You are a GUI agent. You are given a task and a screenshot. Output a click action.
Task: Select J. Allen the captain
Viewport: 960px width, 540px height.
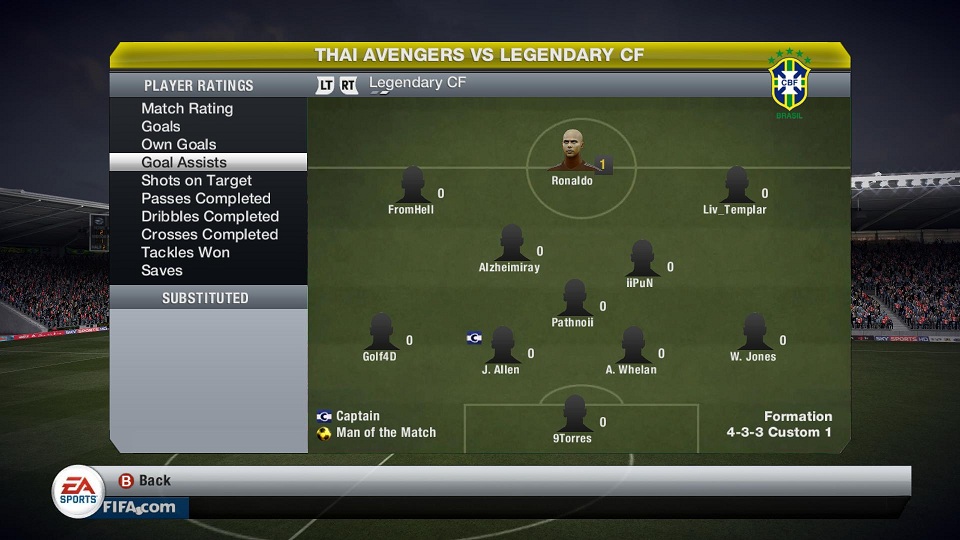click(x=501, y=346)
